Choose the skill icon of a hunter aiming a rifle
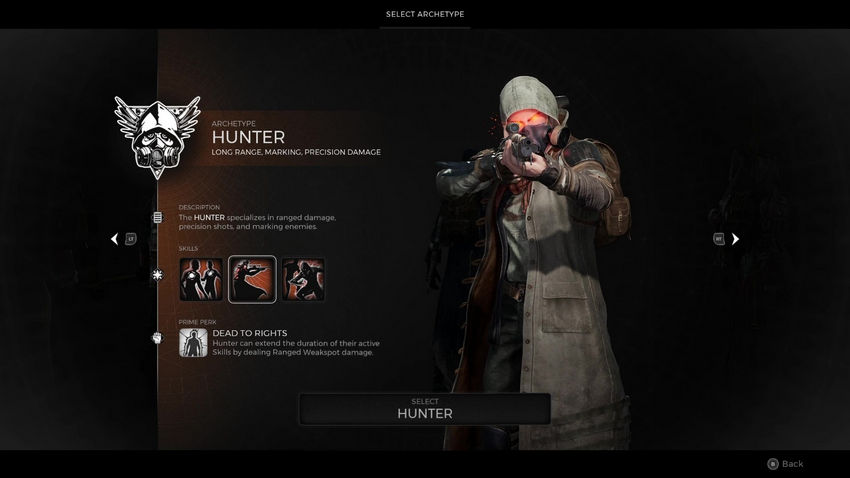 [x=252, y=279]
